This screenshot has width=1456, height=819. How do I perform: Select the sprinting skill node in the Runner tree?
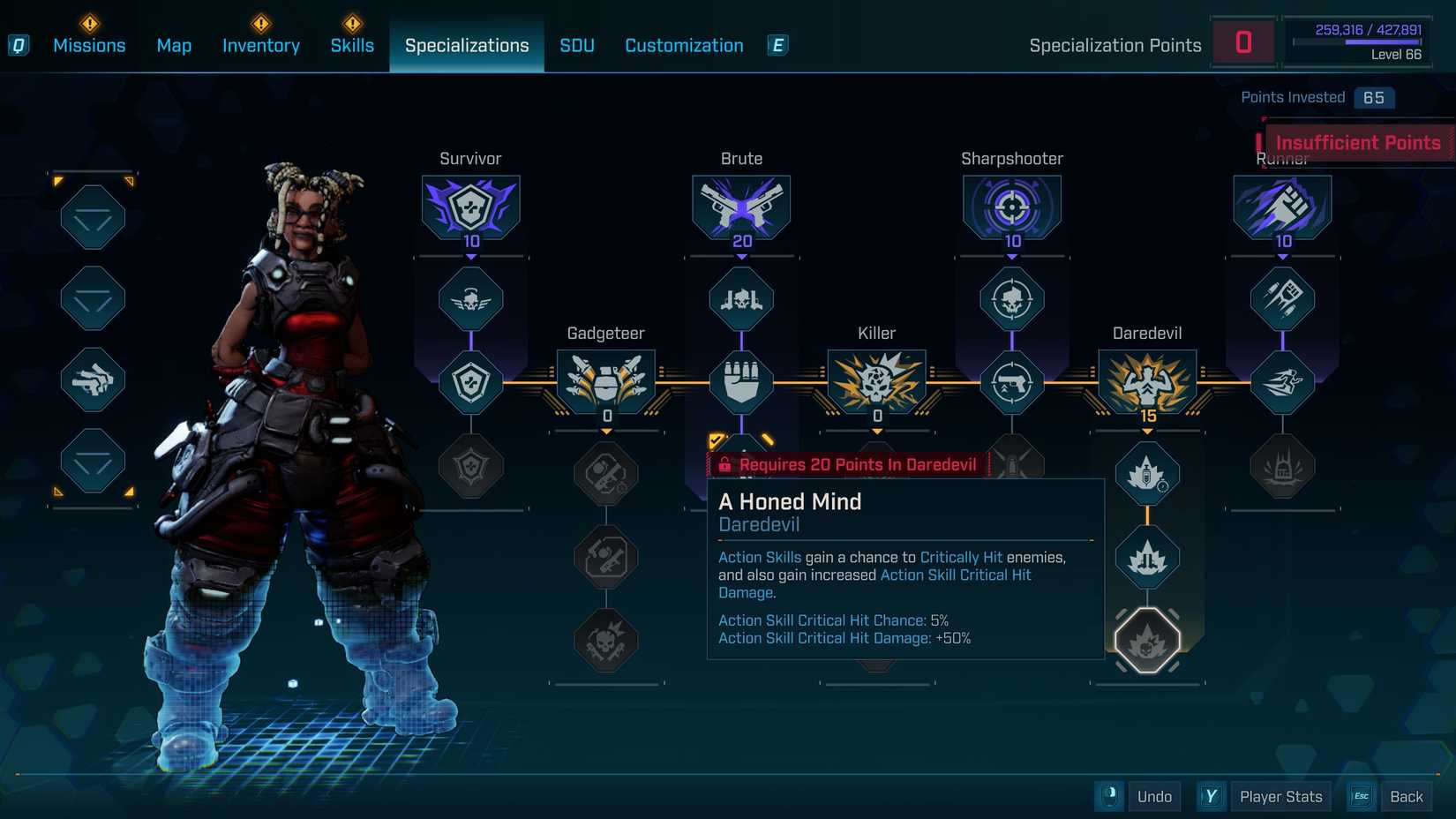click(x=1282, y=381)
